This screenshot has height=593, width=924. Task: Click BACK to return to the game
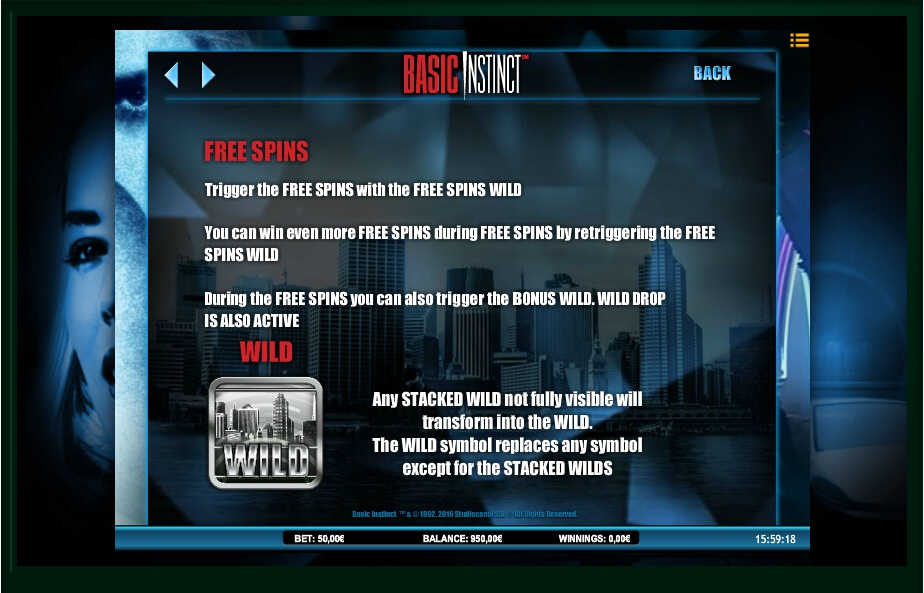click(712, 73)
